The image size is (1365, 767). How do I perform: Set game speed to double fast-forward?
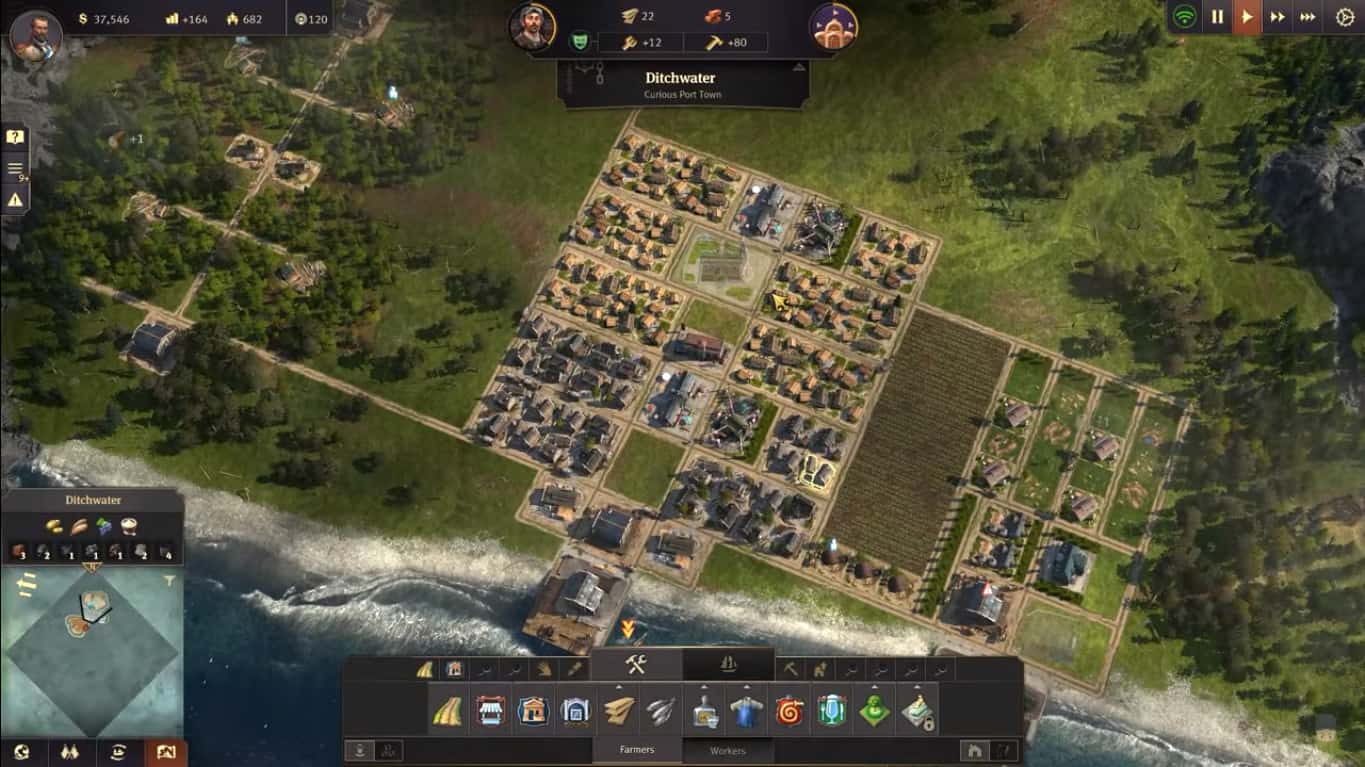tap(1277, 17)
